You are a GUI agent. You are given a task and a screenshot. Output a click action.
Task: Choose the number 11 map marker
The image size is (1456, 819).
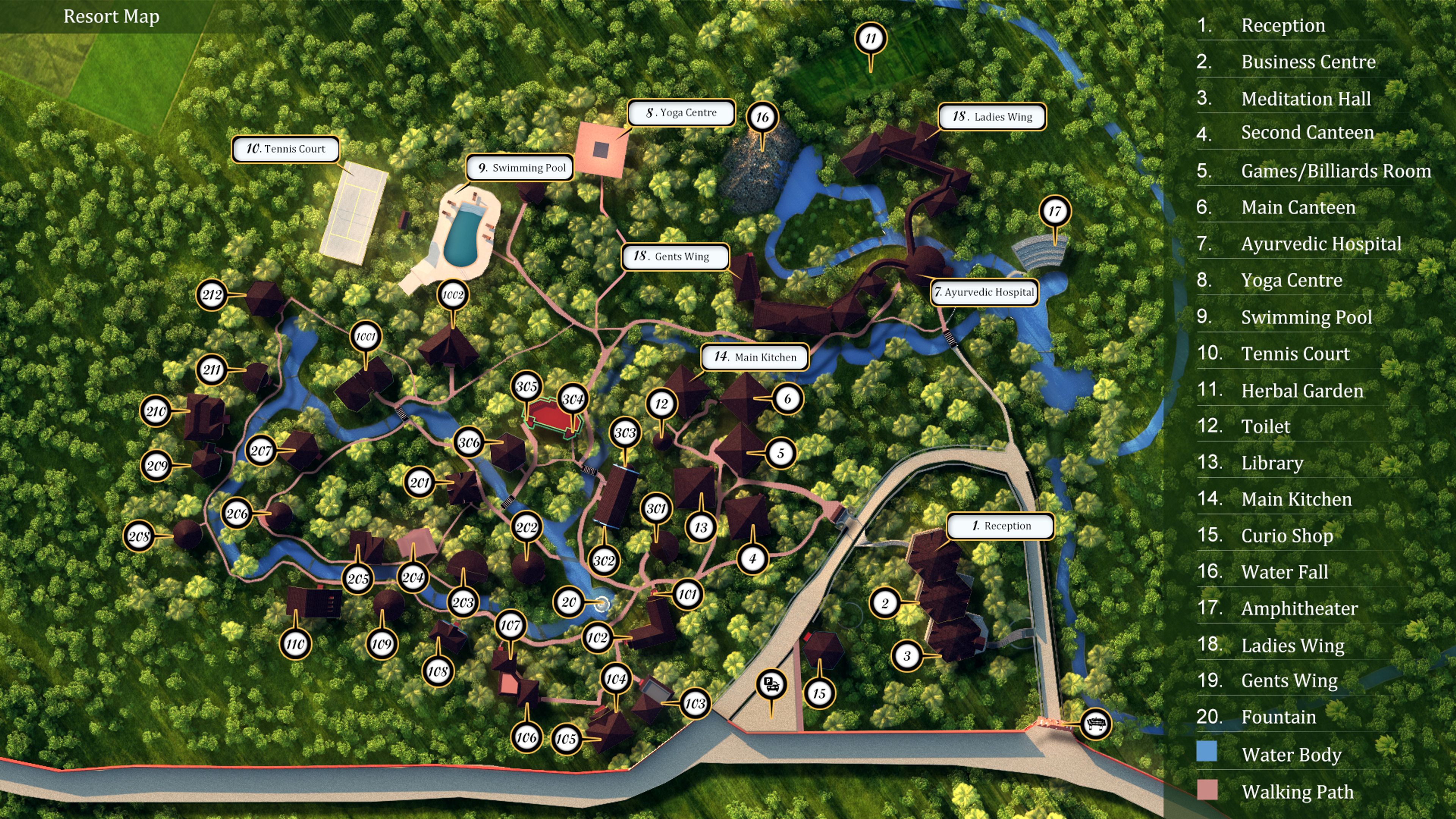click(x=871, y=38)
